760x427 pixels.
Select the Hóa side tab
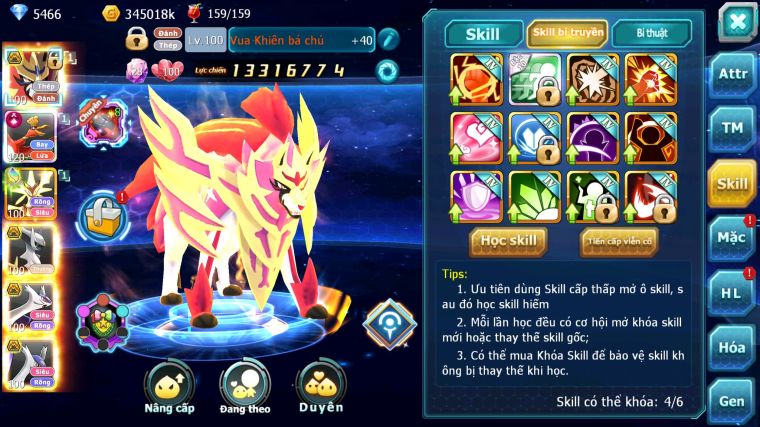click(732, 347)
